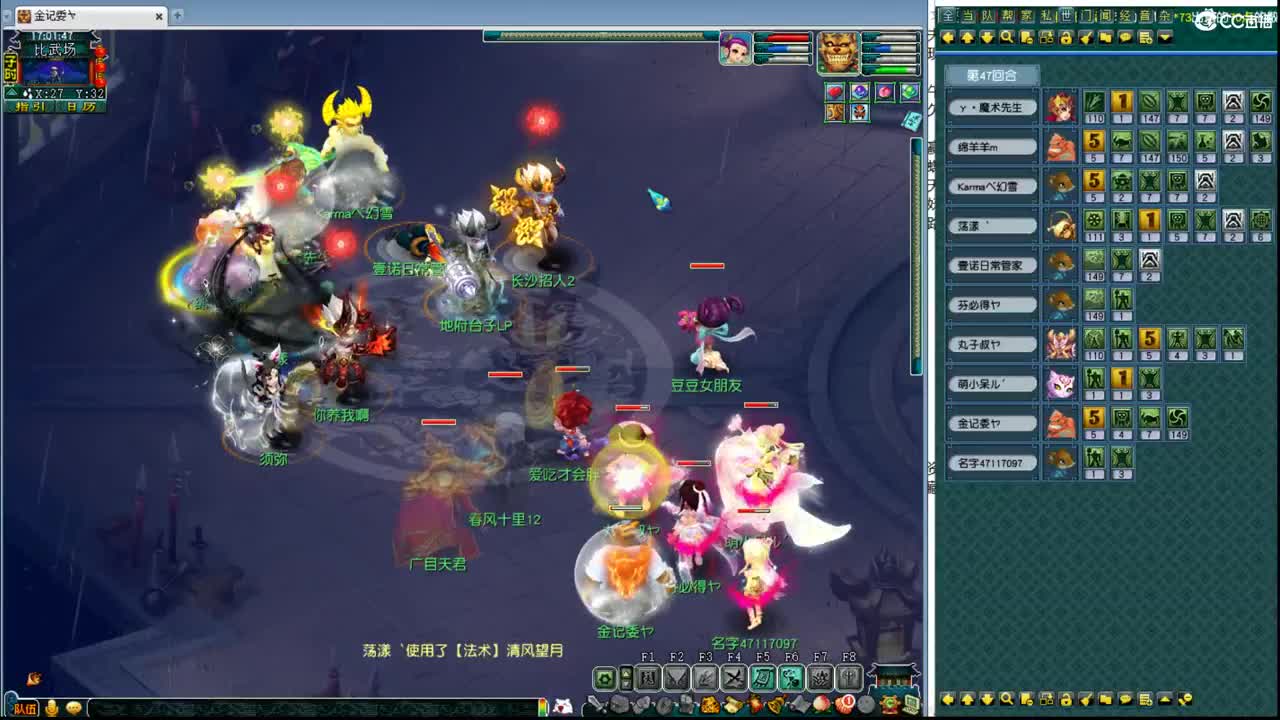The height and width of the screenshot is (720, 1280).
Task: Click the teal summon-pet icon in the battle action bar
Action: click(790, 678)
